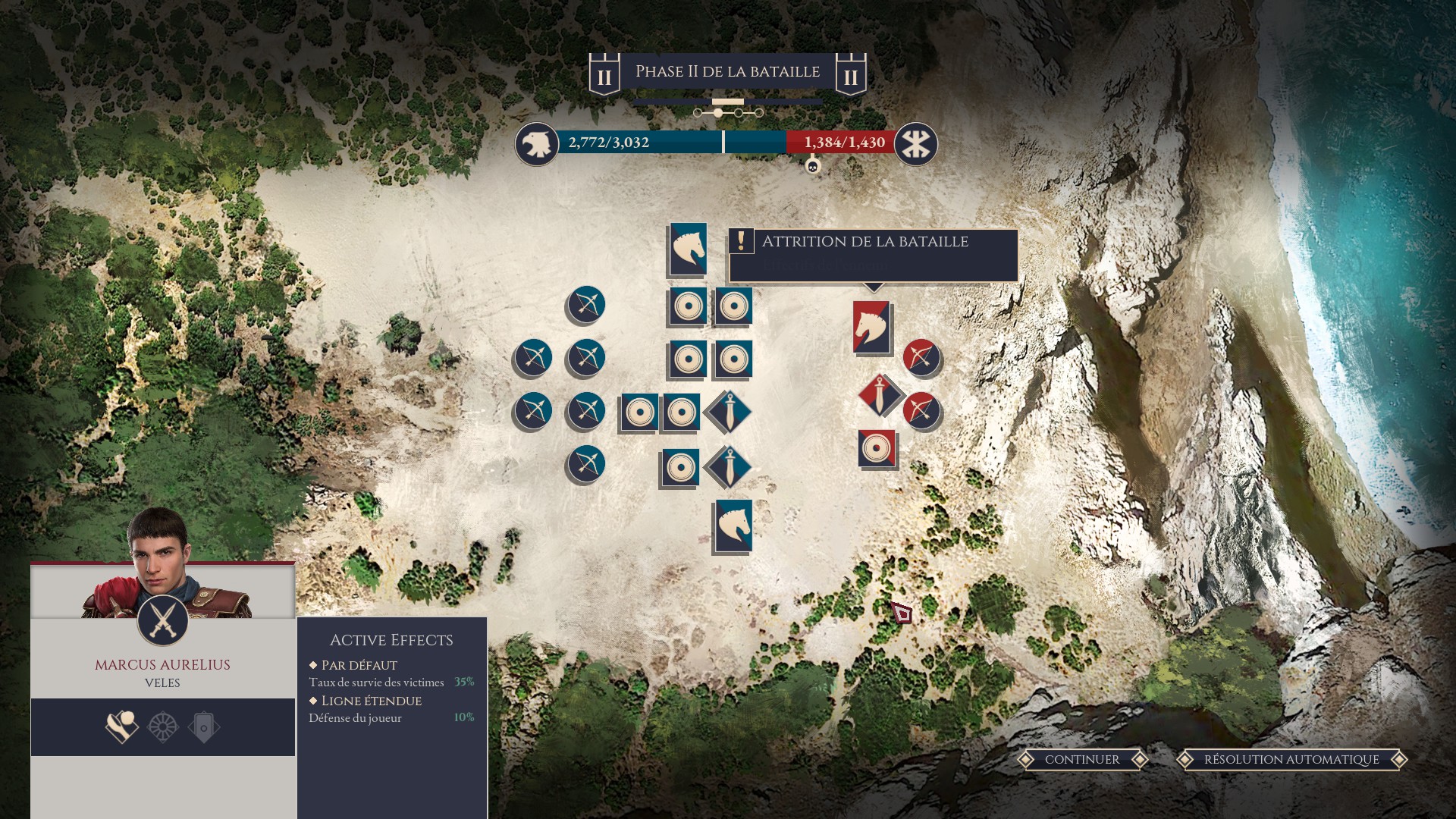Screen dimensions: 1456x819
Task: Choose the greyed shield tactic icon
Action: tap(204, 726)
